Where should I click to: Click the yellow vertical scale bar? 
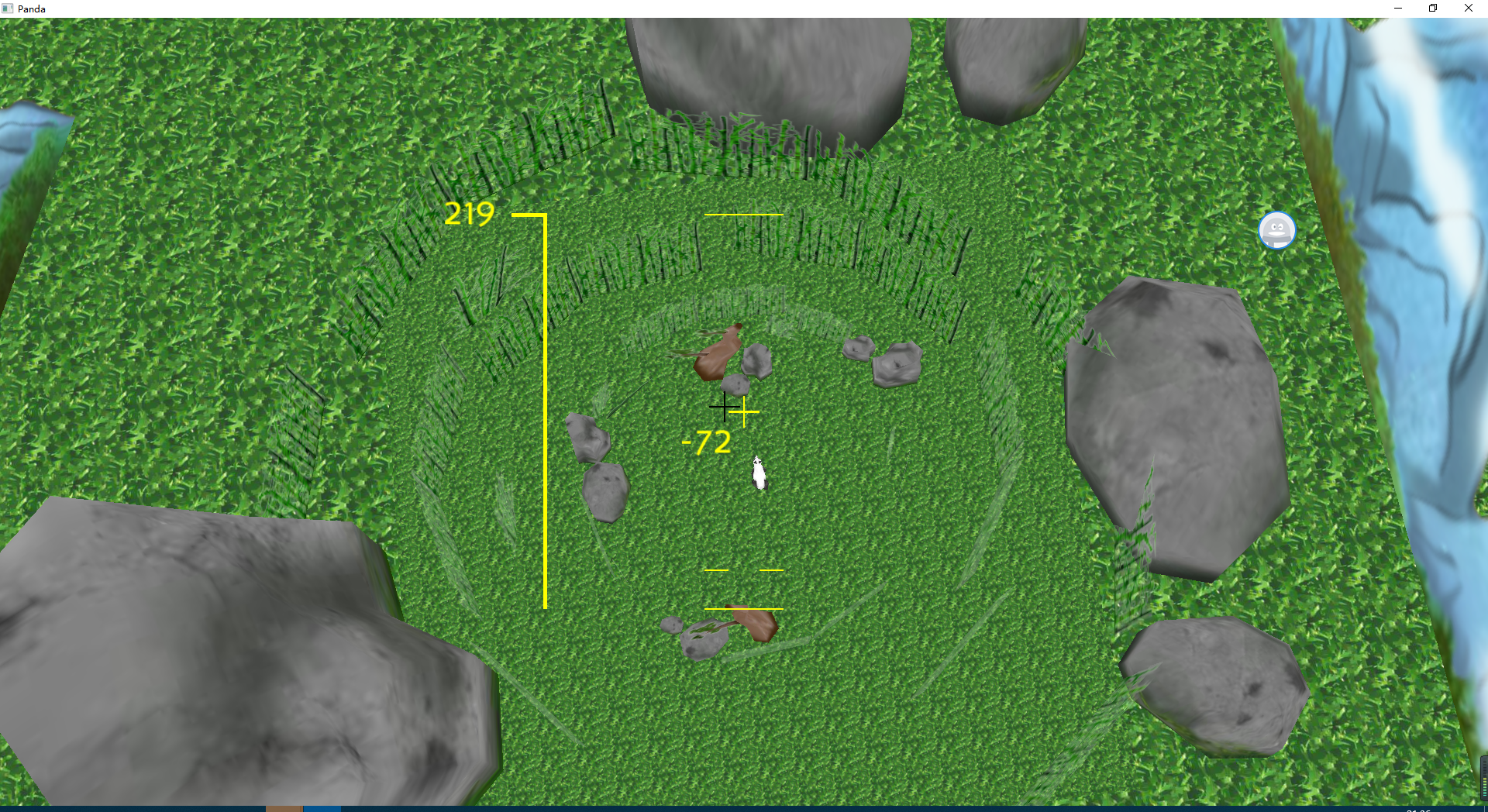545,411
